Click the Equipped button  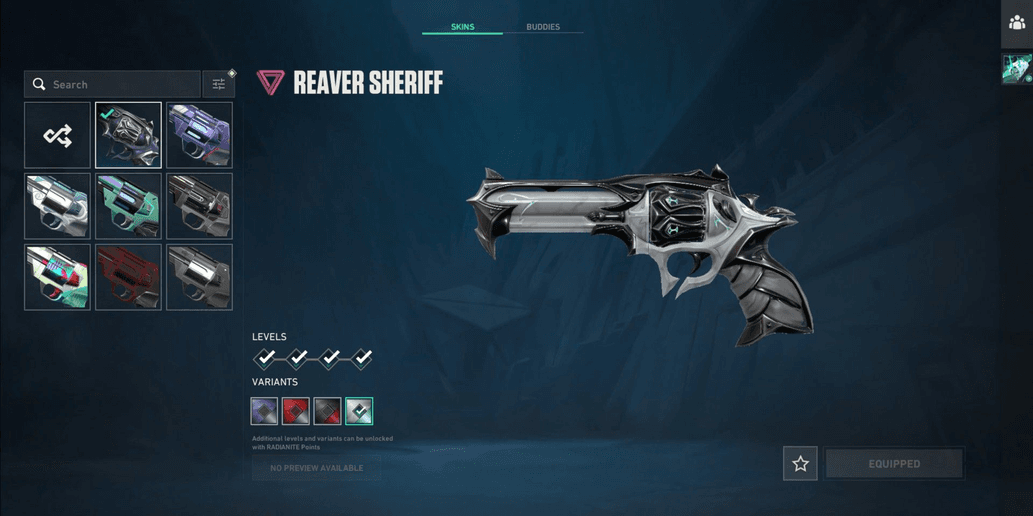click(x=894, y=464)
